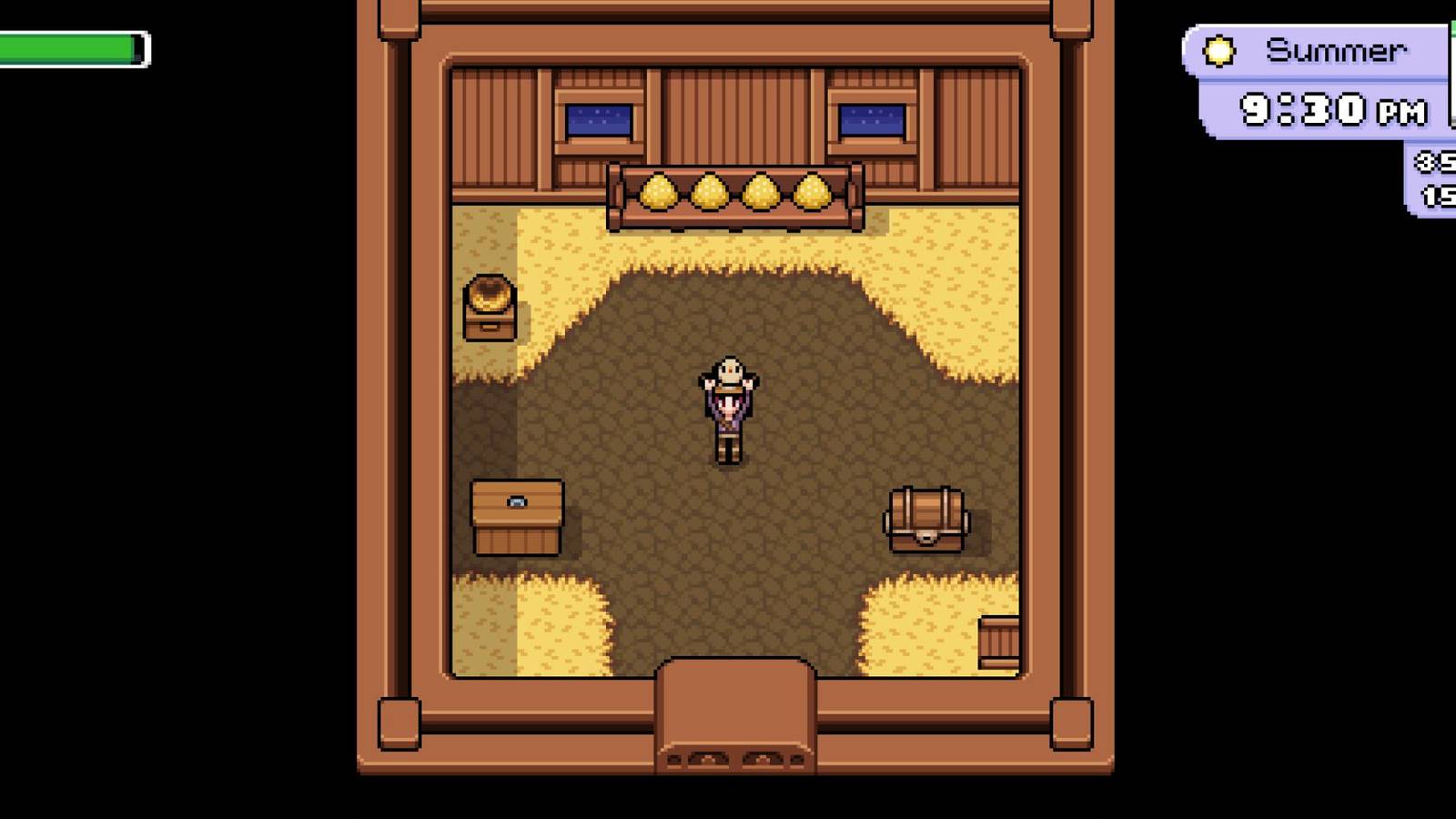The image size is (1456, 819).
Task: Click the egg held above the farmer's head
Action: coord(731,368)
